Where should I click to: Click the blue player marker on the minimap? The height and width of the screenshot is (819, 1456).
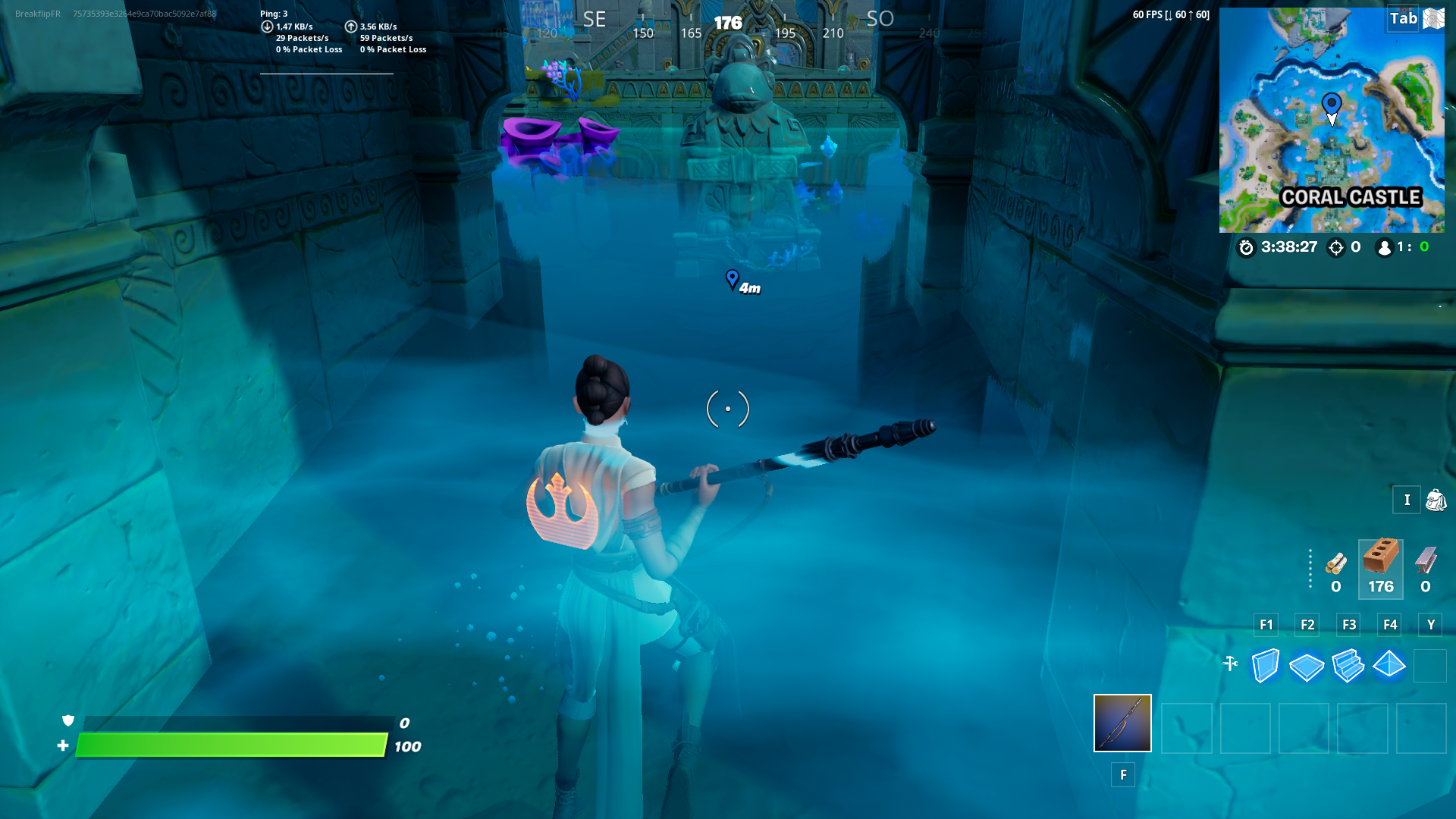point(1331,102)
